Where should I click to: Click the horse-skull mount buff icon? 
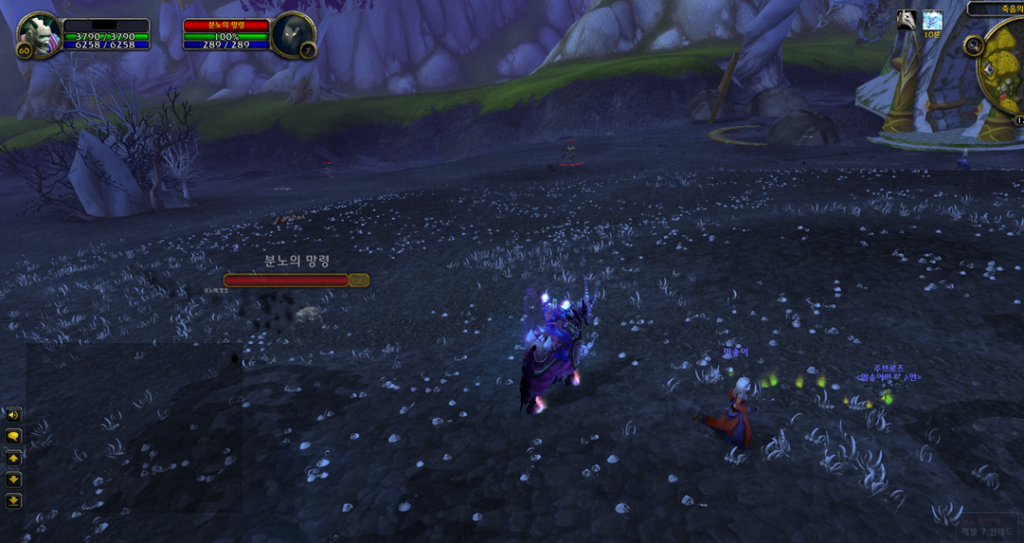pos(906,20)
